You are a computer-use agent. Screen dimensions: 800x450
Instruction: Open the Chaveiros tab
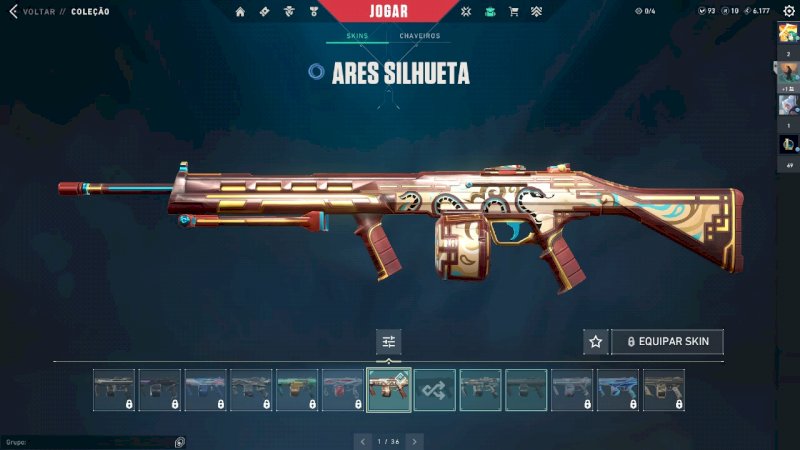tap(419, 36)
